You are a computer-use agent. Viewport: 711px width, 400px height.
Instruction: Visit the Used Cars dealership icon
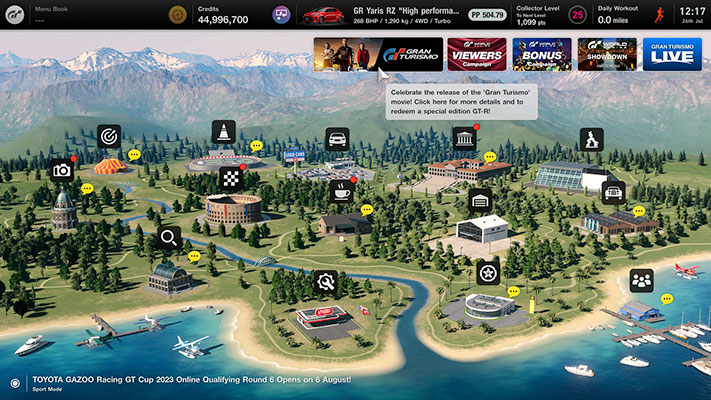338,138
